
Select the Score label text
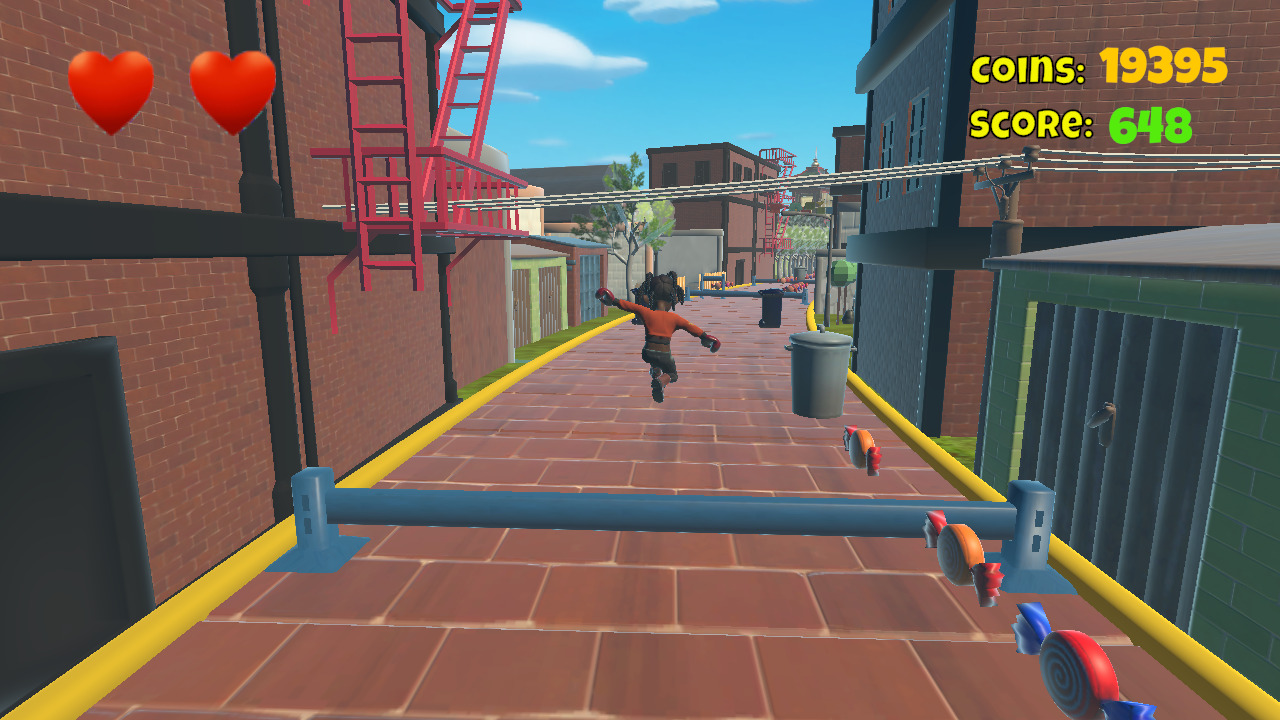pyautogui.click(x=1032, y=125)
